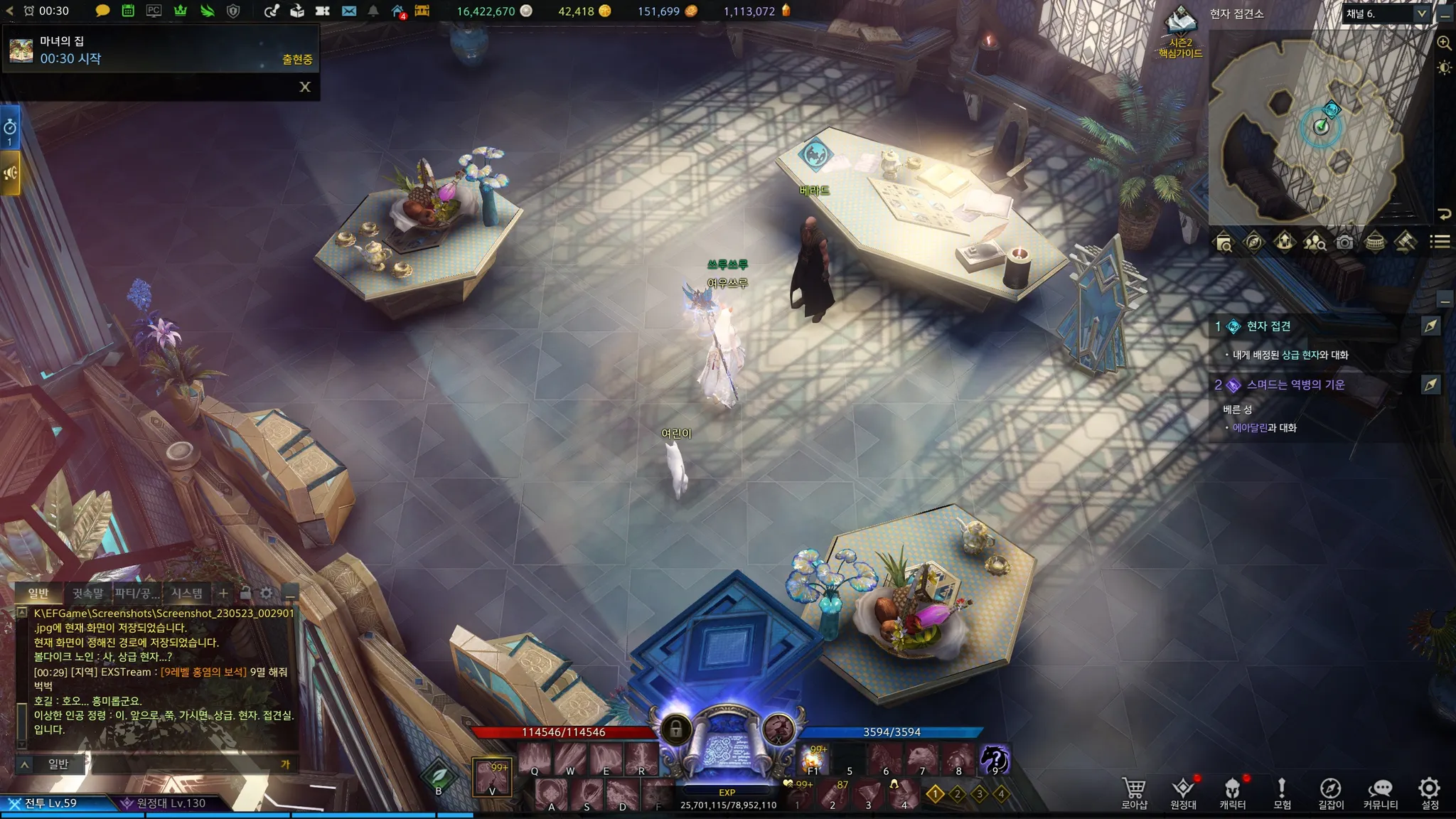Open the 원정대 menu
Viewport: 1456px width, 819px height.
point(1183,793)
